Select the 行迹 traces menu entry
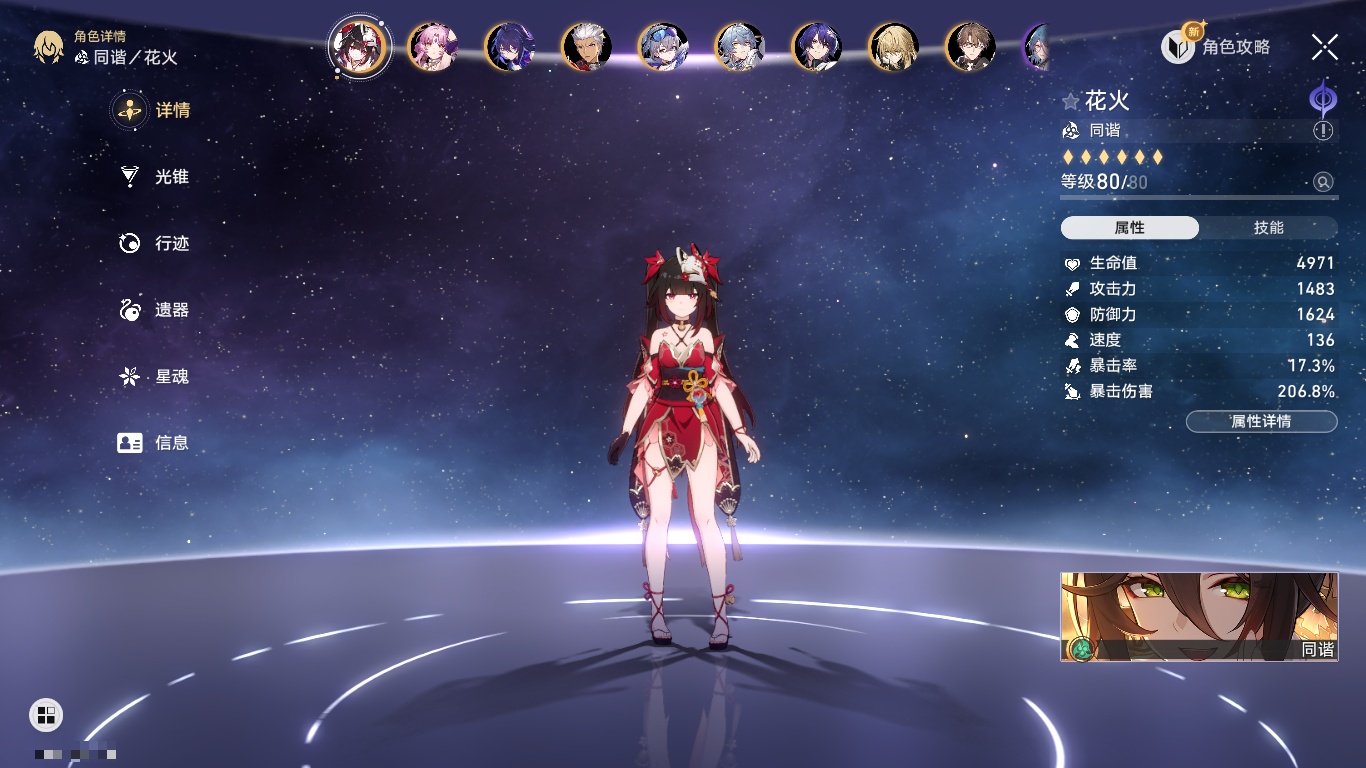Screen dimensions: 1366x768 pyautogui.click(x=154, y=243)
